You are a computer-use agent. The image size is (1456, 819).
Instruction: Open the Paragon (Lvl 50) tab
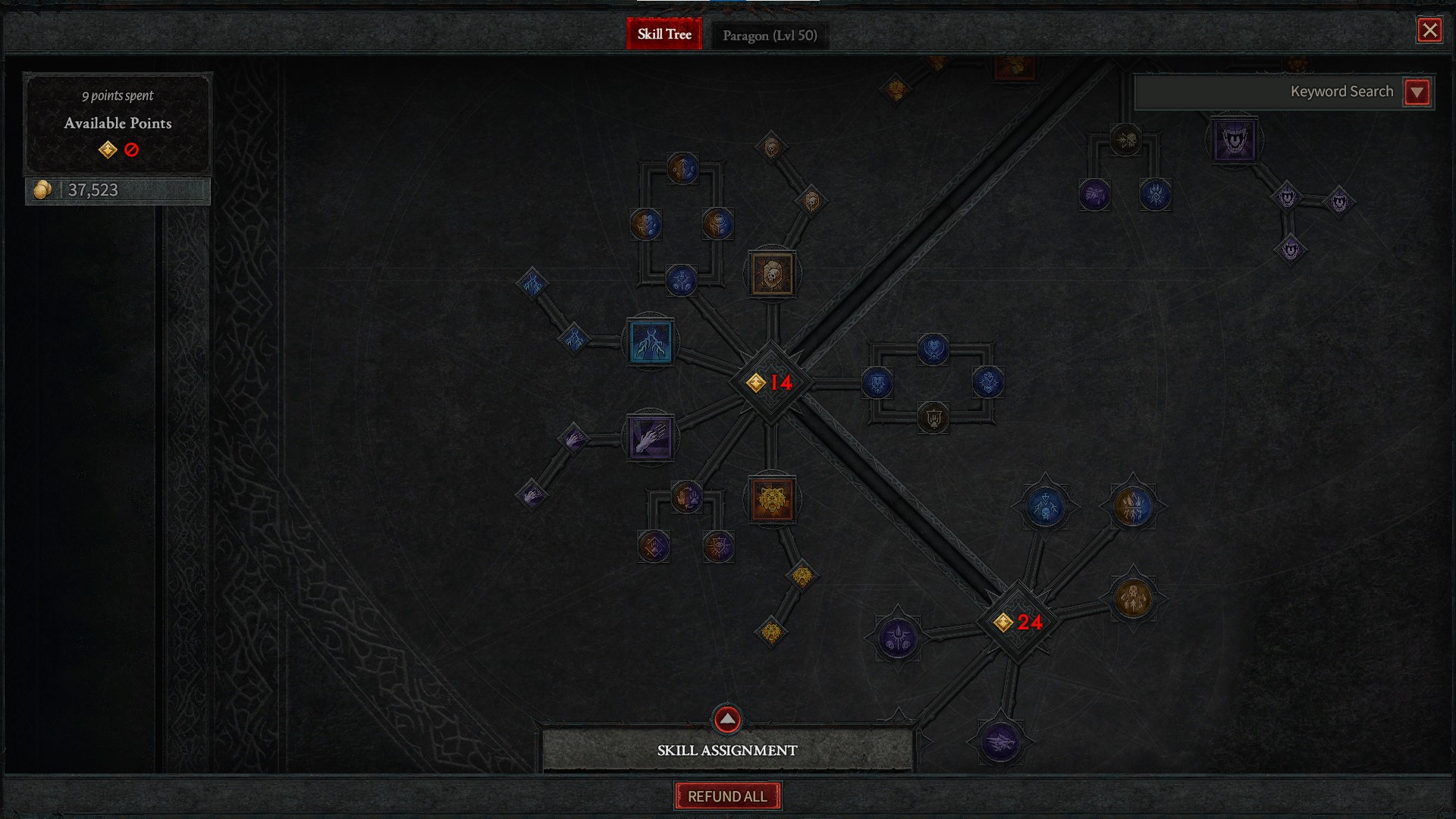tap(770, 36)
